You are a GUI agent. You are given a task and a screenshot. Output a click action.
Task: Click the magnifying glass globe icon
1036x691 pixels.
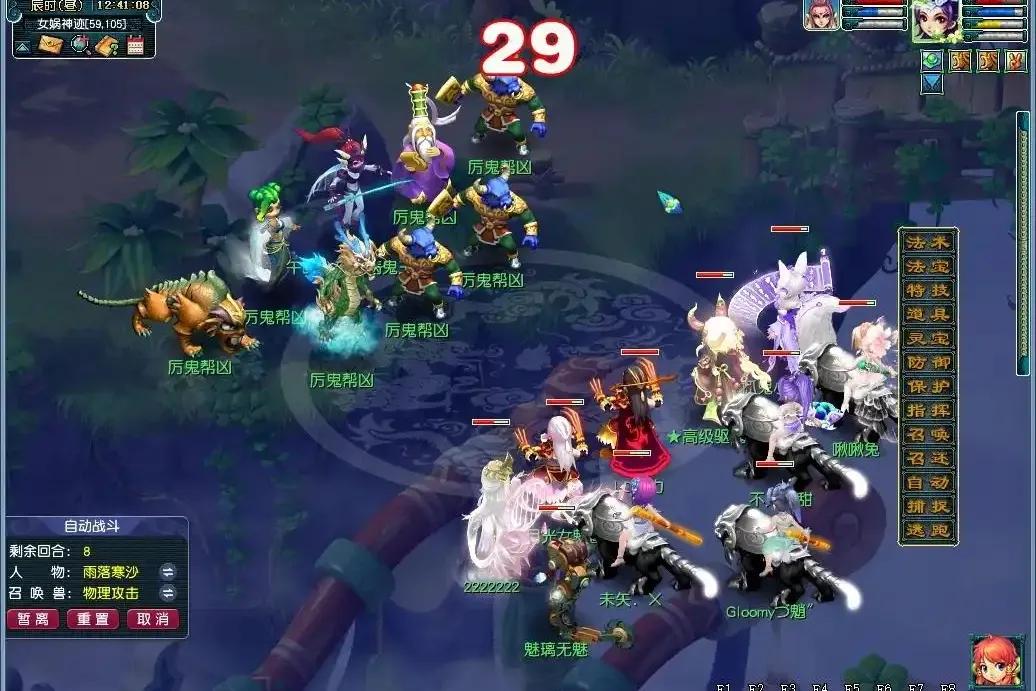(79, 44)
